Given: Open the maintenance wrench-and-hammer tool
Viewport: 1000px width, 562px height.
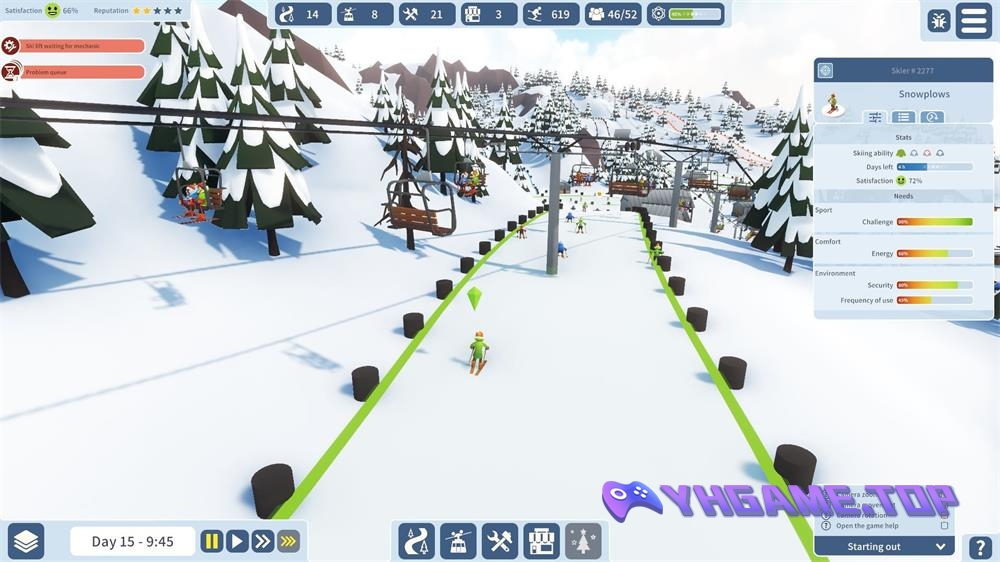Looking at the screenshot, I should (499, 541).
